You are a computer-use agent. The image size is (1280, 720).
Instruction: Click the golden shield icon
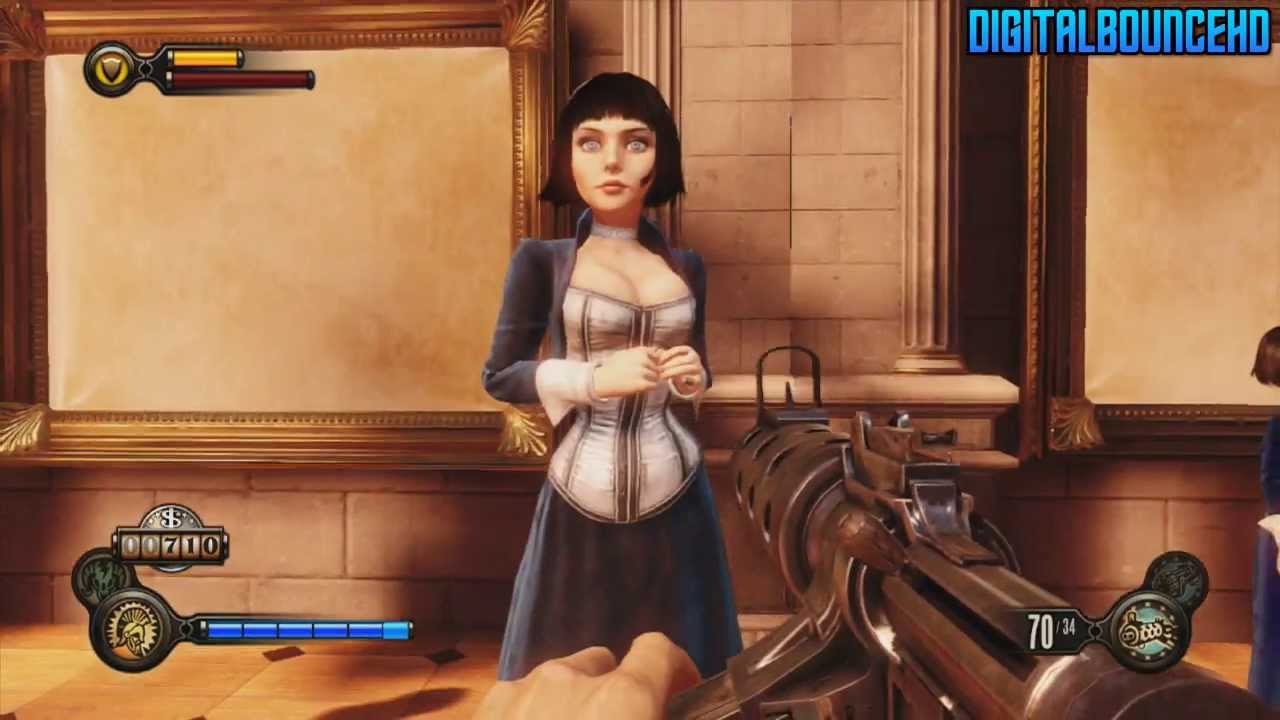tap(111, 68)
